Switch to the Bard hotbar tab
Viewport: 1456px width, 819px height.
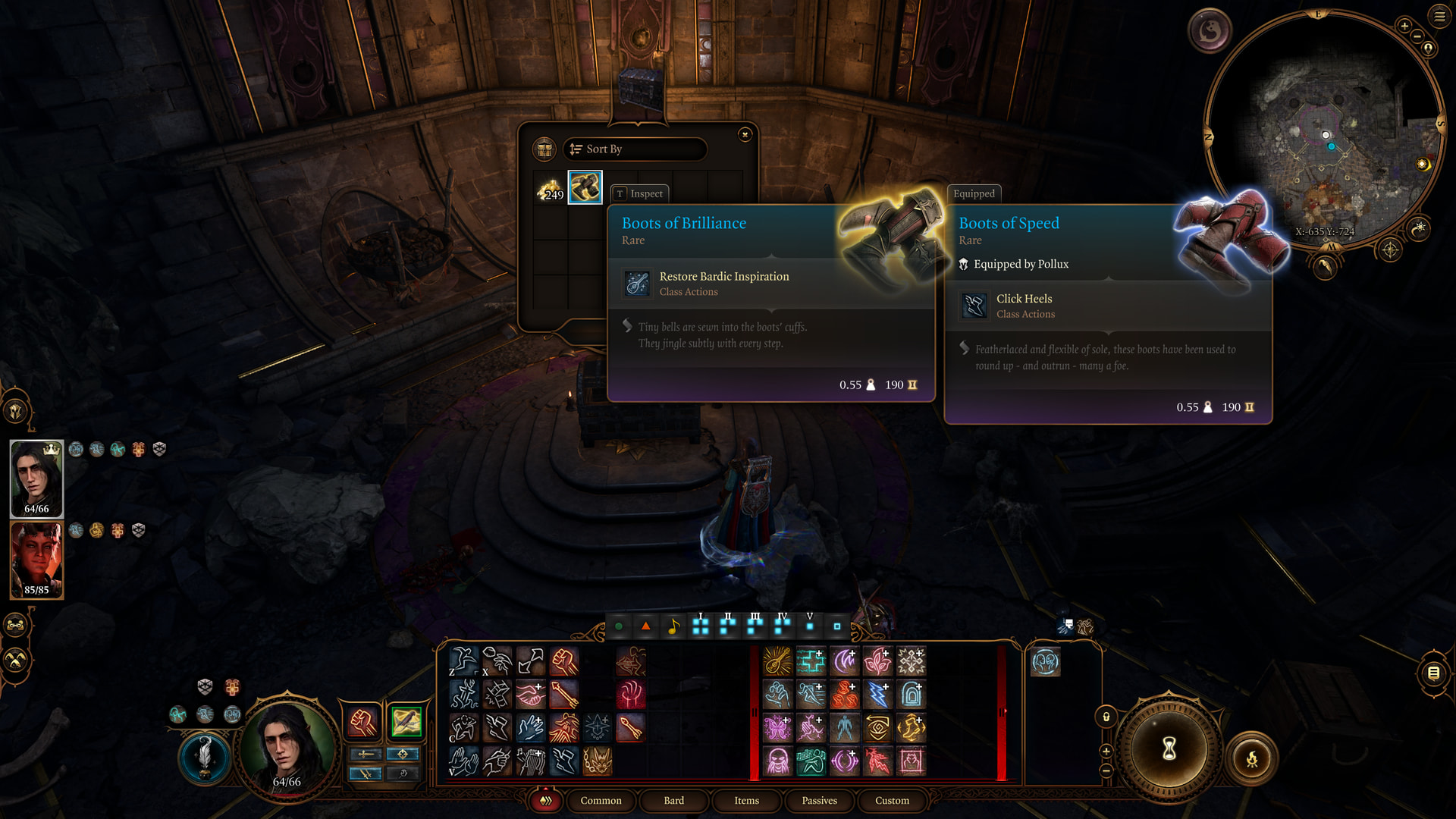[673, 801]
